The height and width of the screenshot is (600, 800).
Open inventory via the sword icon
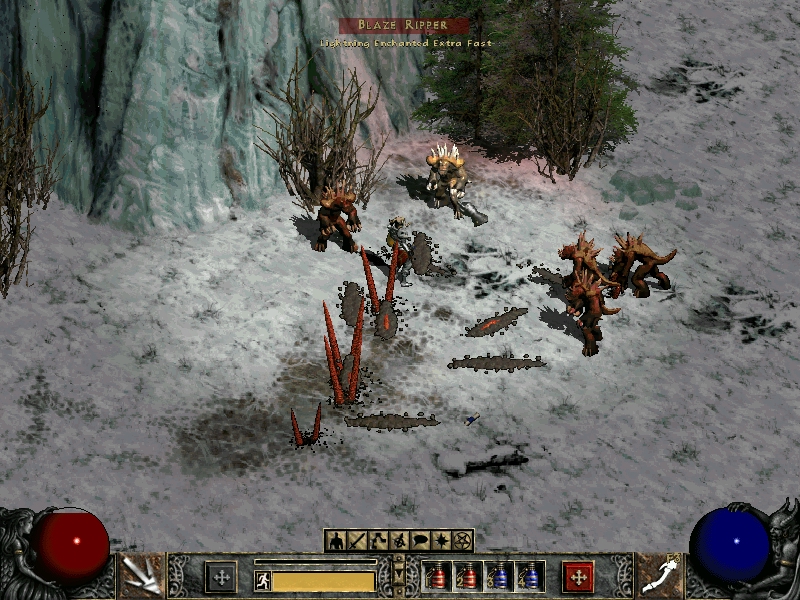click(x=357, y=541)
